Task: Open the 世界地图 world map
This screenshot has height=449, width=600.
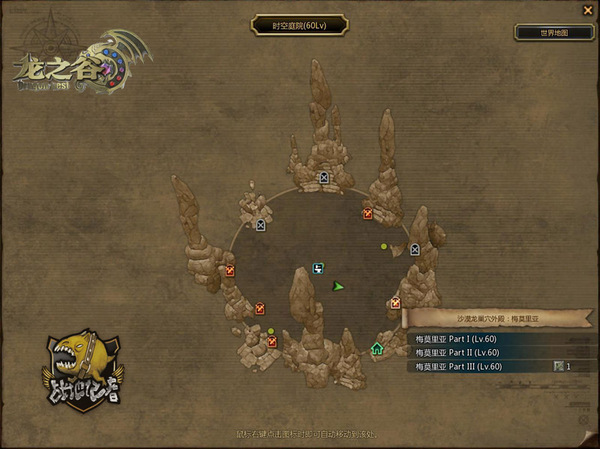Action: point(553,32)
